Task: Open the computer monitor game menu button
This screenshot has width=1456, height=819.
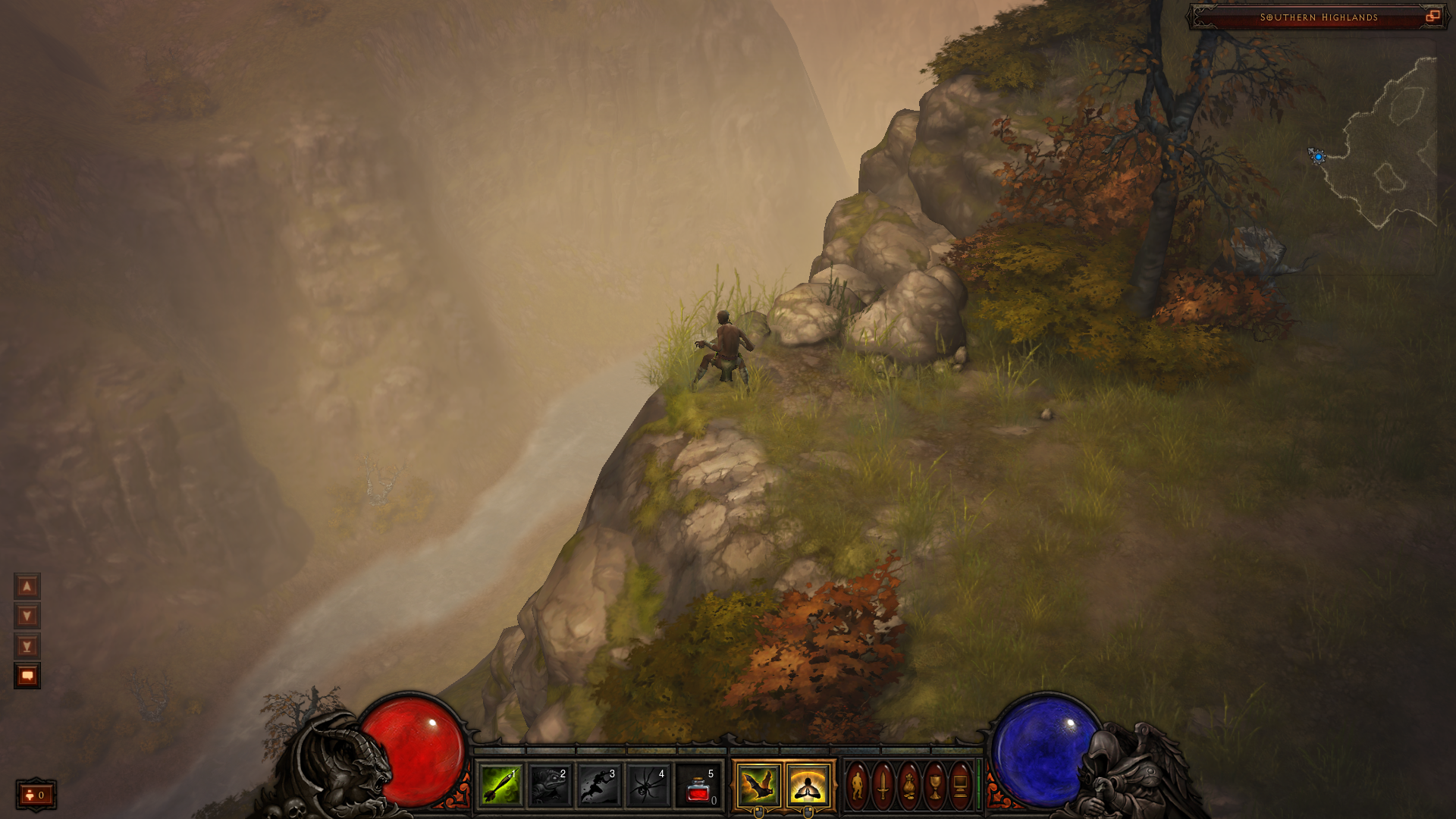Action: (961, 786)
